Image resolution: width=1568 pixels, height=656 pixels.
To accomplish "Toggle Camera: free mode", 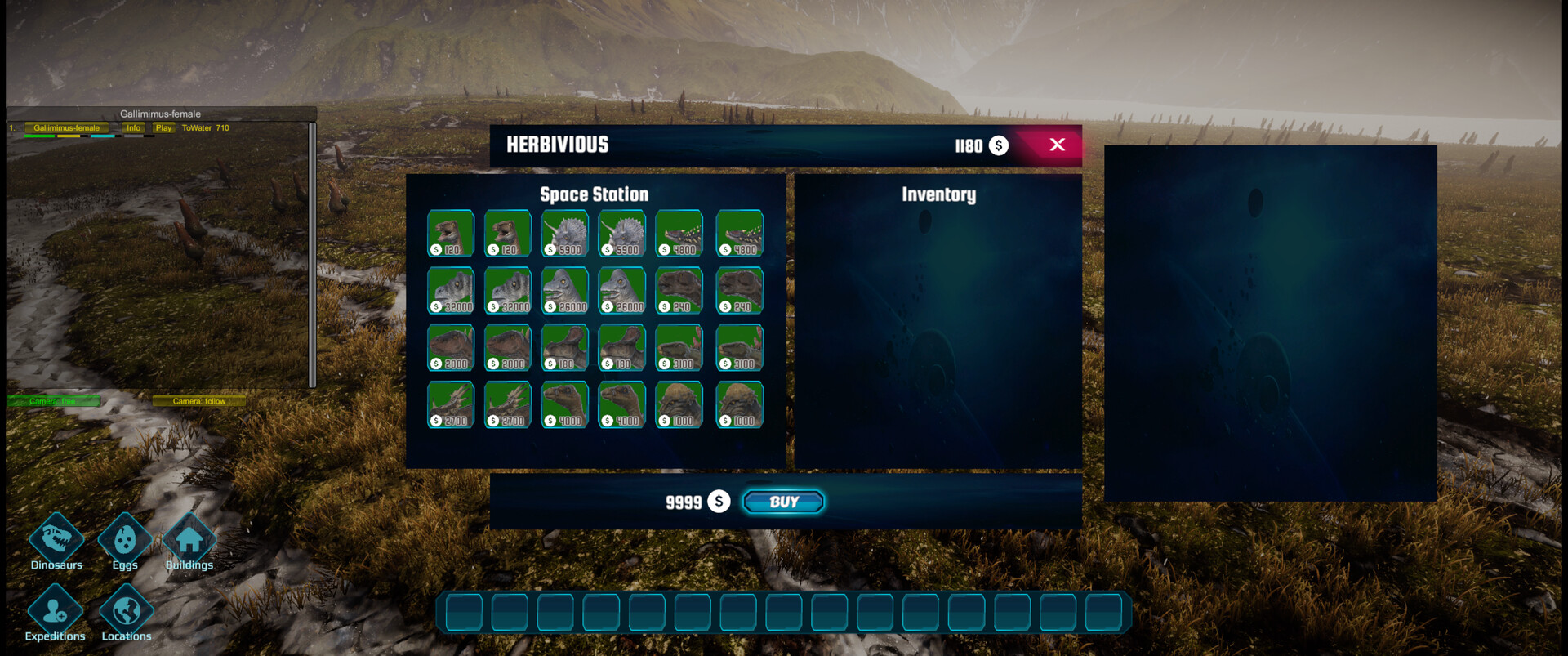I will point(53,401).
